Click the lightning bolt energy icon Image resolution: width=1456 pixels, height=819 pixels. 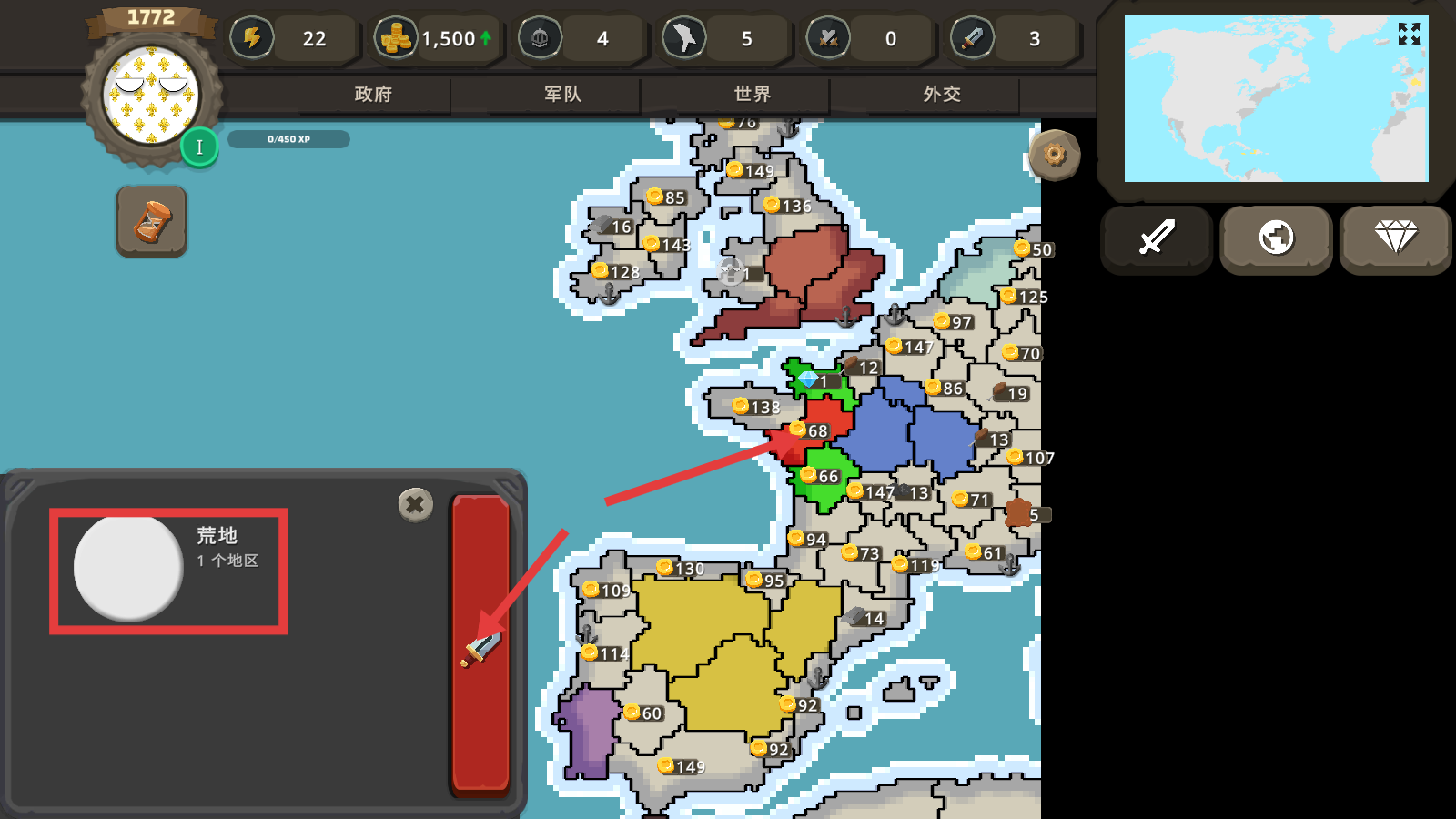pos(251,38)
